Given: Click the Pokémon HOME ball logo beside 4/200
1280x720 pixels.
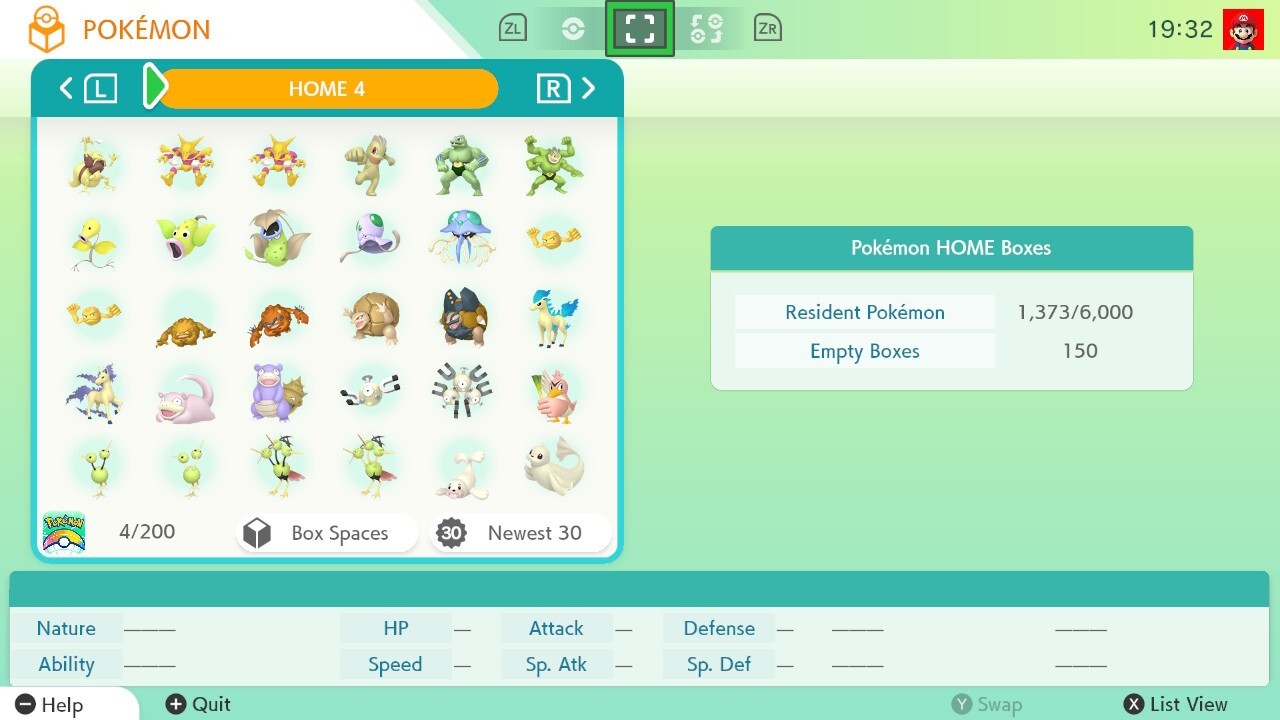Looking at the screenshot, I should (64, 531).
